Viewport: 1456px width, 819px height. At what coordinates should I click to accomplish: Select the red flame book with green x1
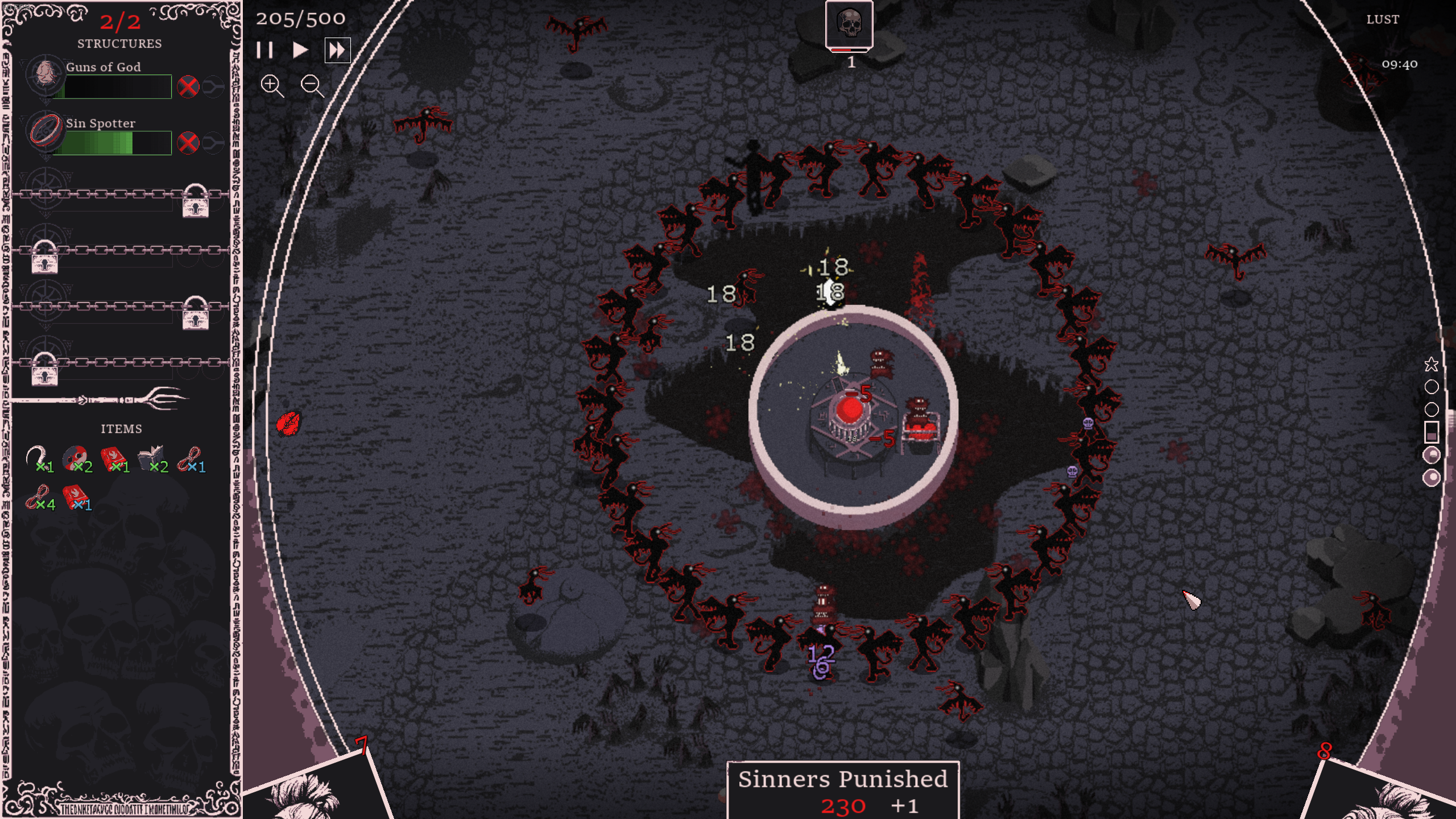(113, 458)
